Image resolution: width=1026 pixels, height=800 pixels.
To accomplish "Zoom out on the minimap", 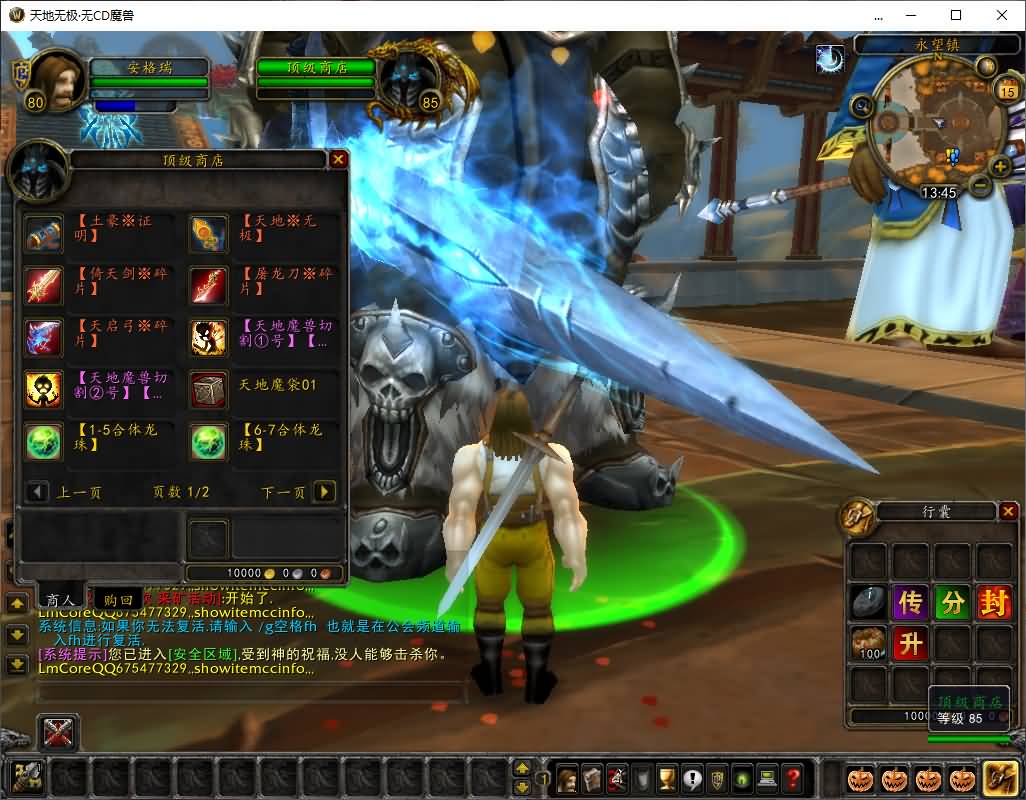I will [981, 186].
